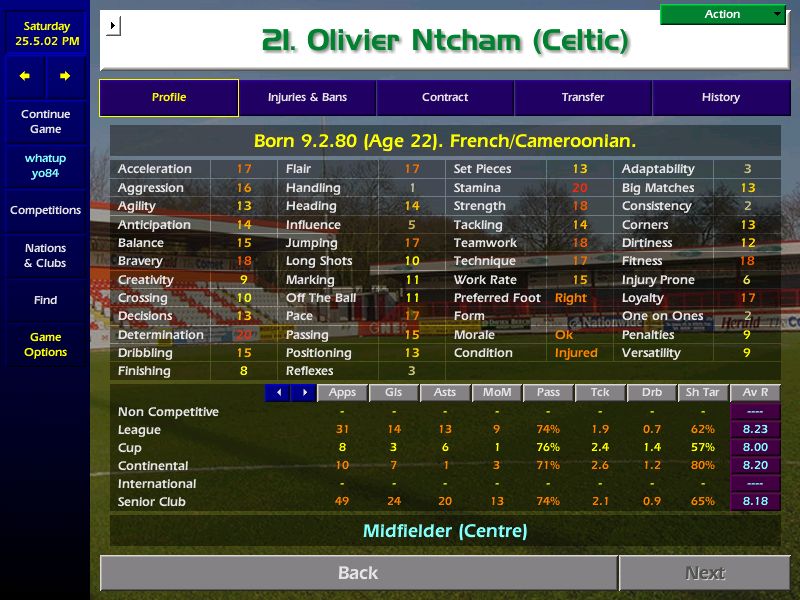View the History tab
Screen dimensions: 800x600
pyautogui.click(x=721, y=98)
